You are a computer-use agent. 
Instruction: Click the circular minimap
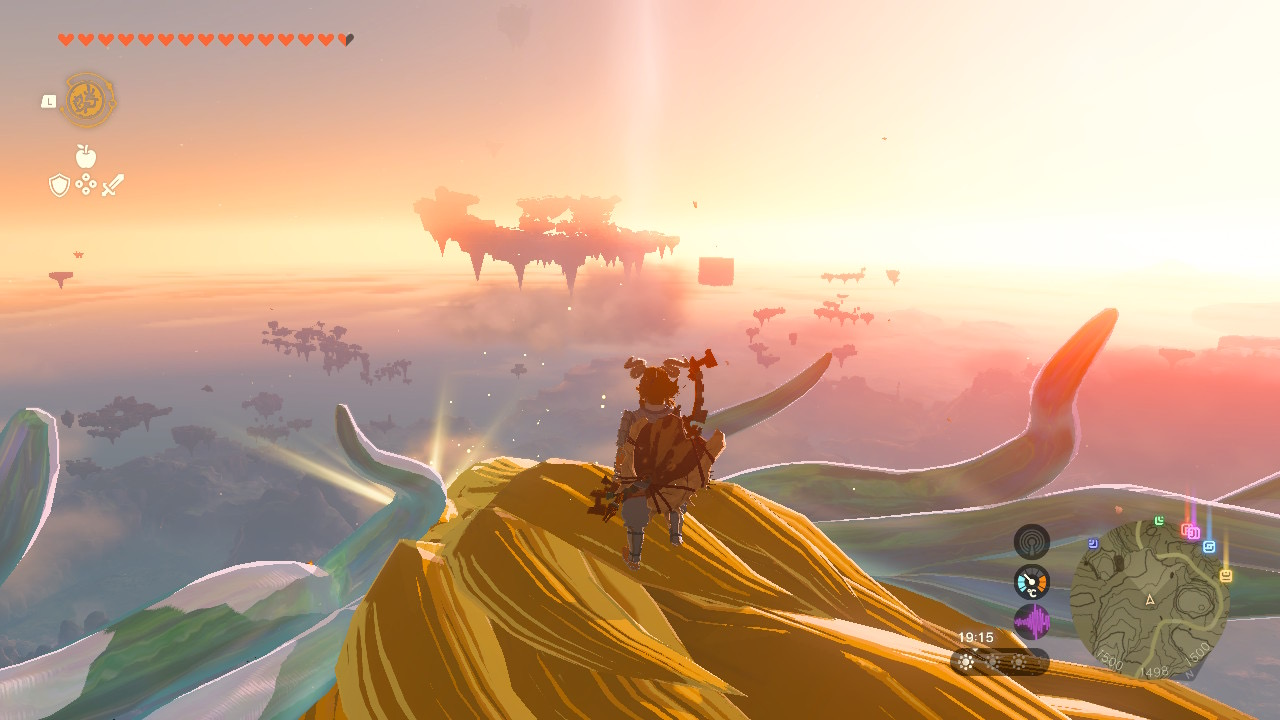(1148, 598)
